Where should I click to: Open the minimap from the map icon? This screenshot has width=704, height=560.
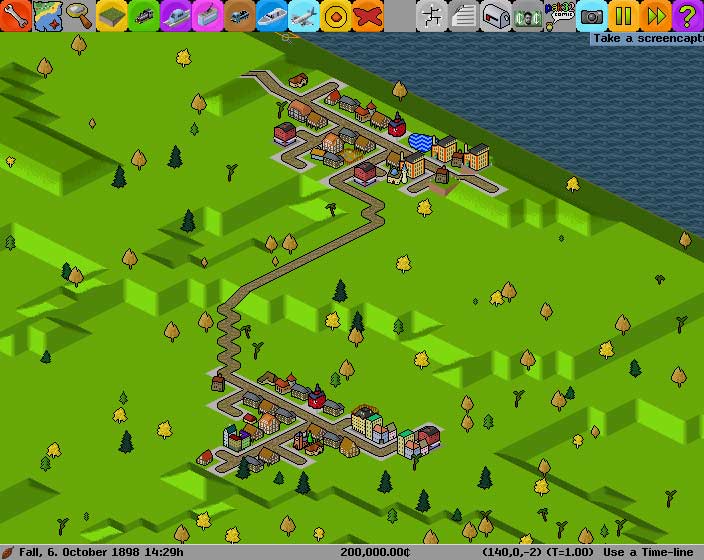(x=47, y=15)
